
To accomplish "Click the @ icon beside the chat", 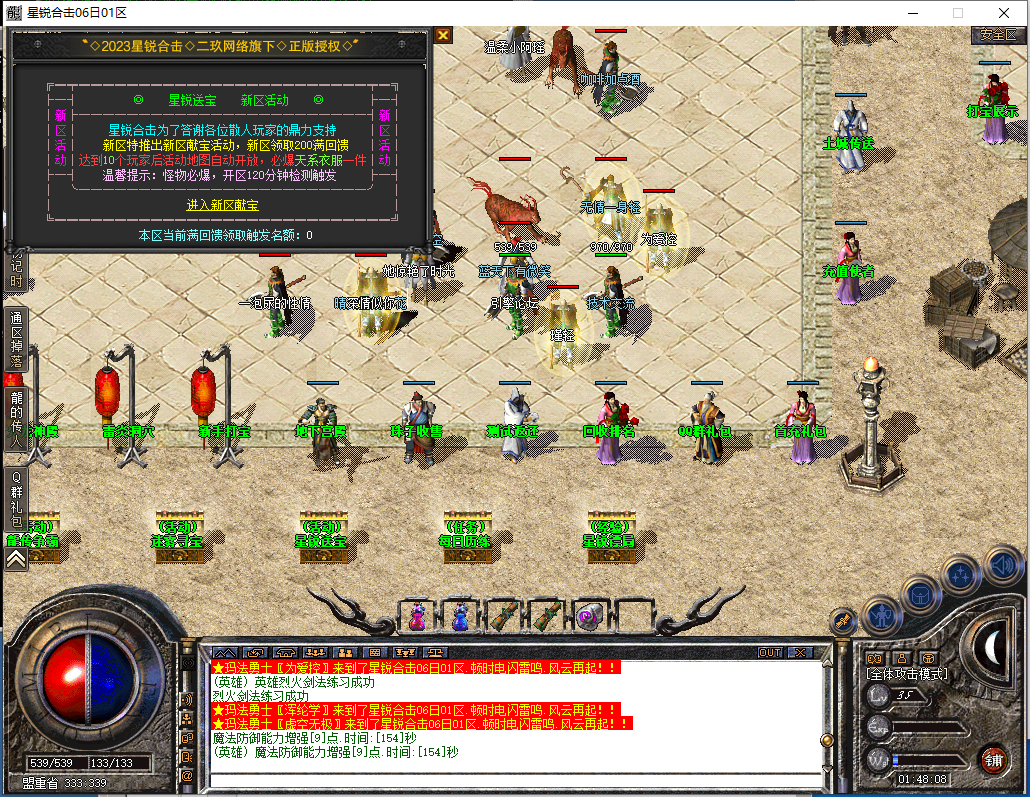I will [x=186, y=775].
